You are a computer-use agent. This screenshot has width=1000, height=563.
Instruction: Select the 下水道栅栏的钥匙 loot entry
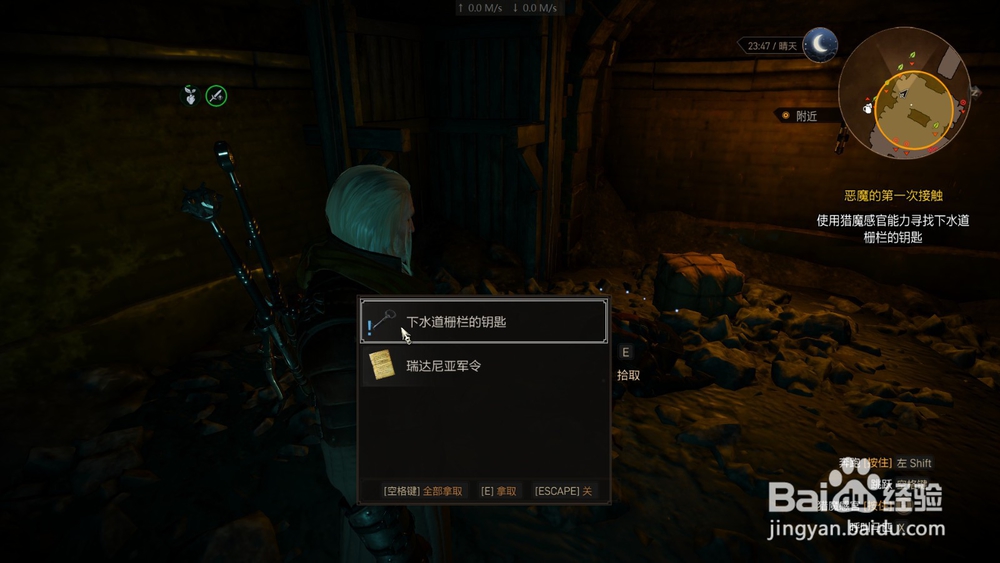483,322
